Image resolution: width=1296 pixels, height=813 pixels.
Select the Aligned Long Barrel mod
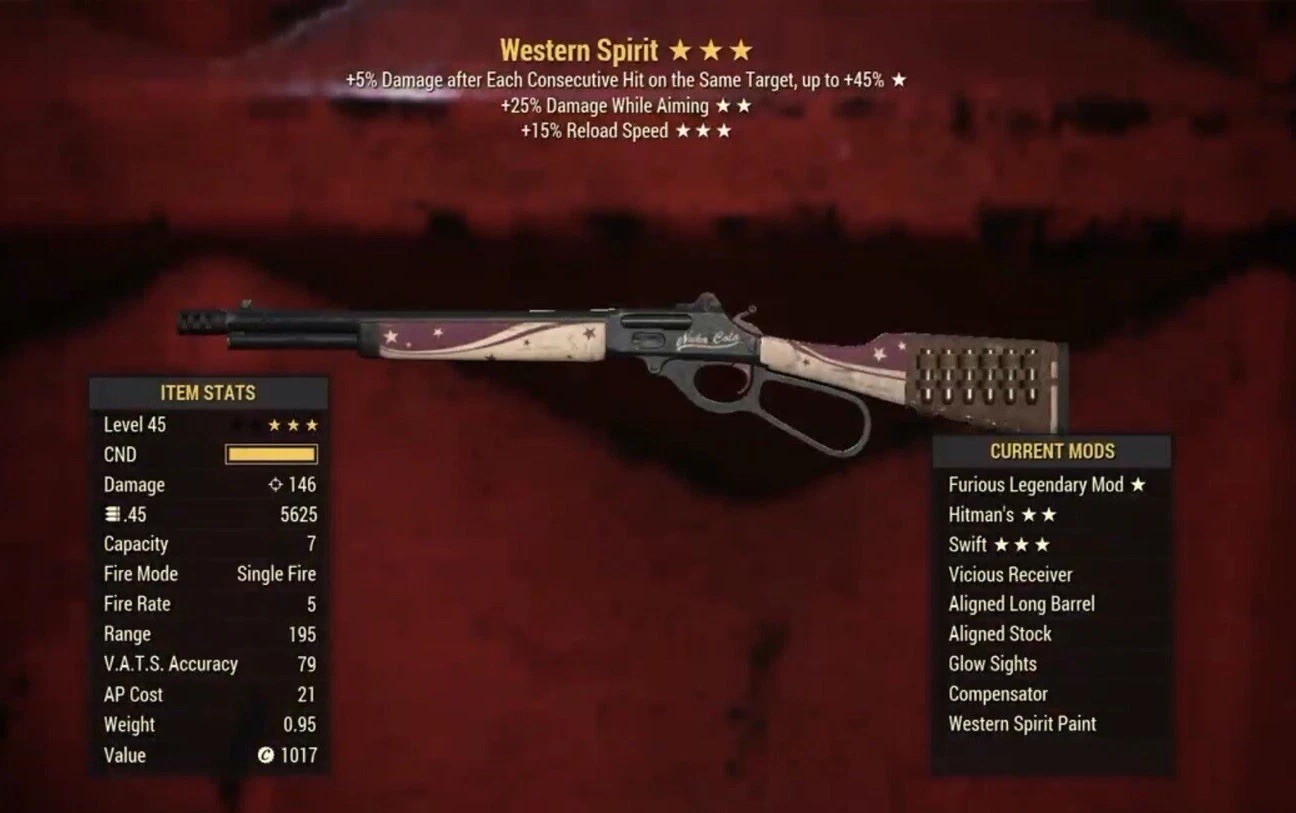[1021, 604]
